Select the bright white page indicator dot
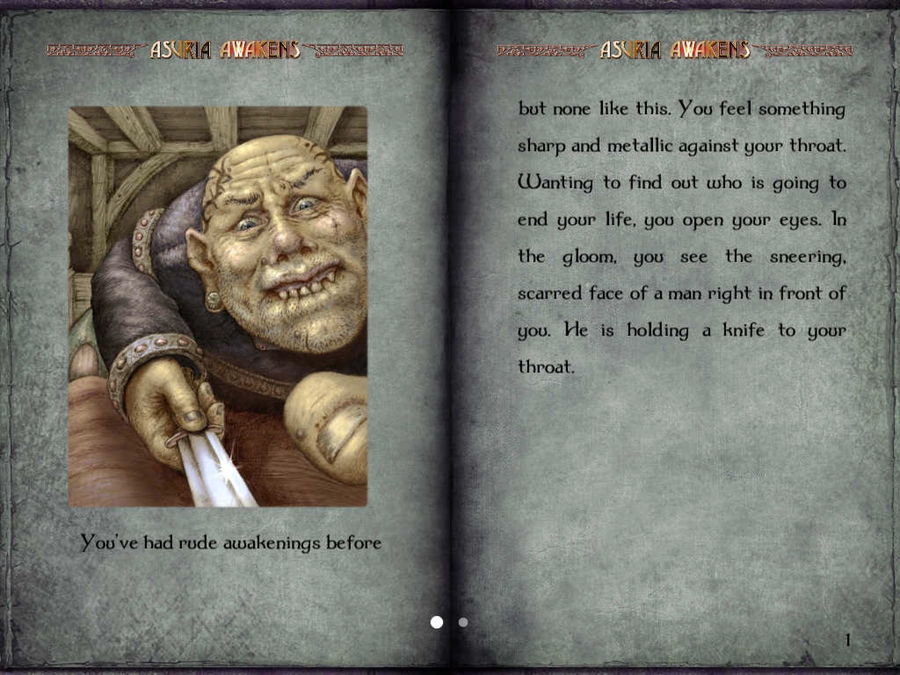This screenshot has width=900, height=675. (x=437, y=622)
